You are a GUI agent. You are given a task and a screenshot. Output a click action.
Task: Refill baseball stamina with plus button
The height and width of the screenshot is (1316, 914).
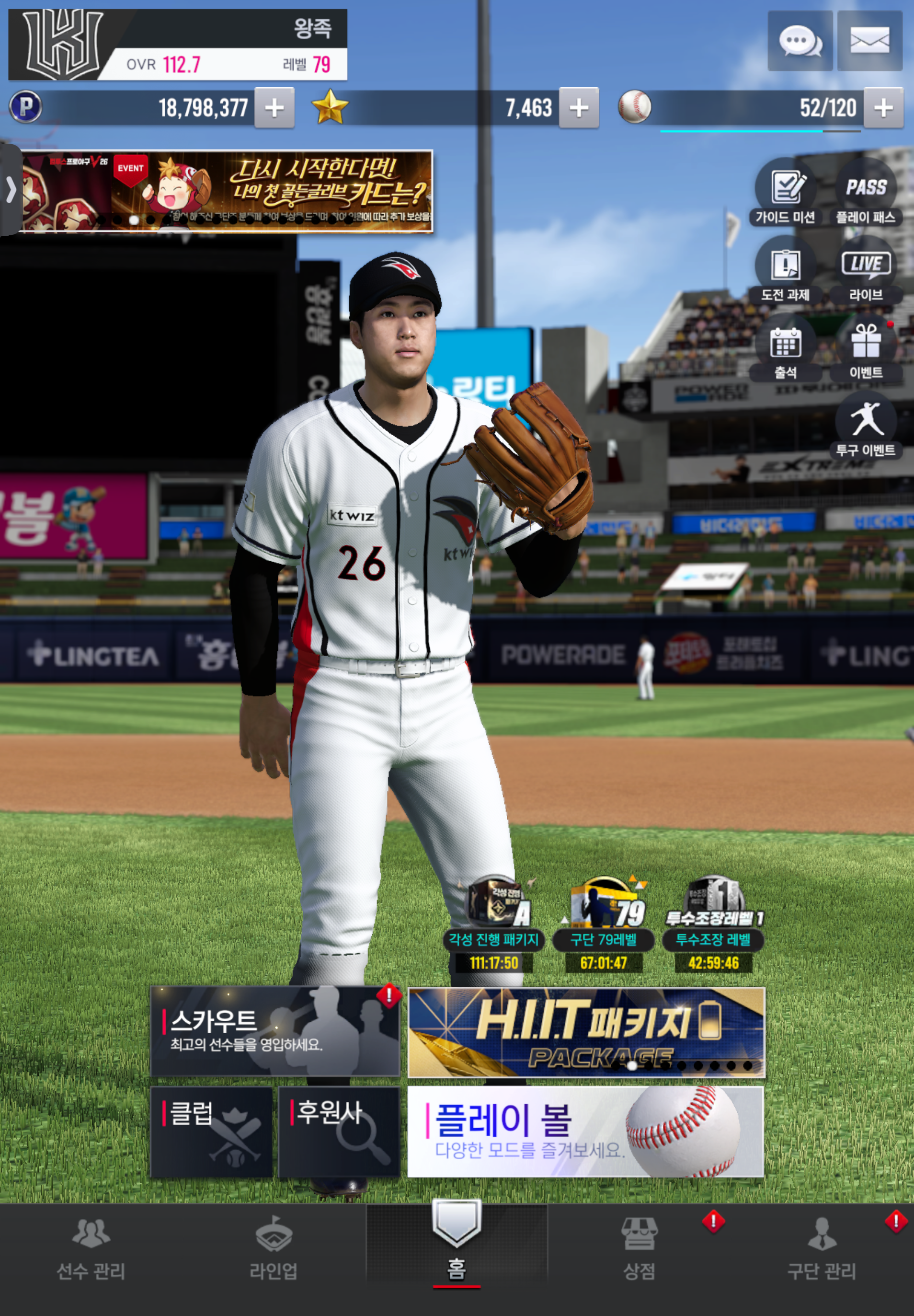point(883,108)
